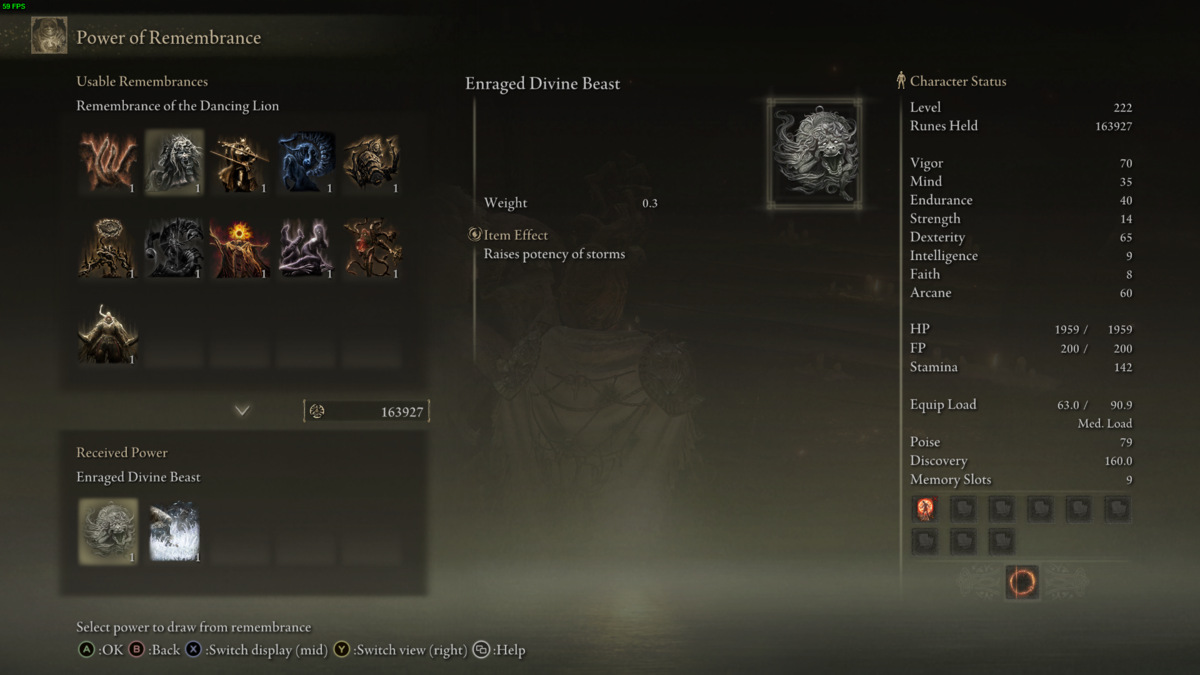Screen dimensions: 1200x675
Task: Select the fiery ring great rune icon
Action: [x=1022, y=581]
